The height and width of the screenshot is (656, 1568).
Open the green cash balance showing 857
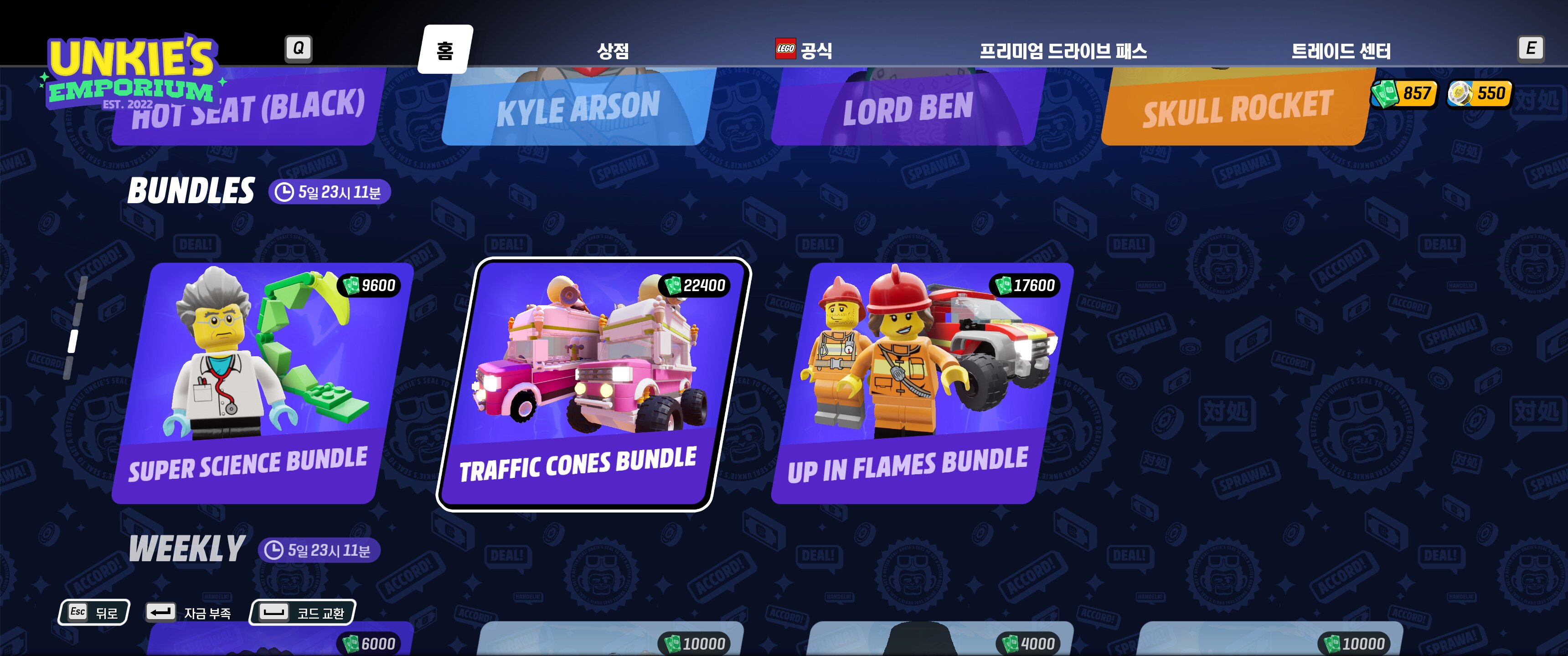pos(1403,94)
